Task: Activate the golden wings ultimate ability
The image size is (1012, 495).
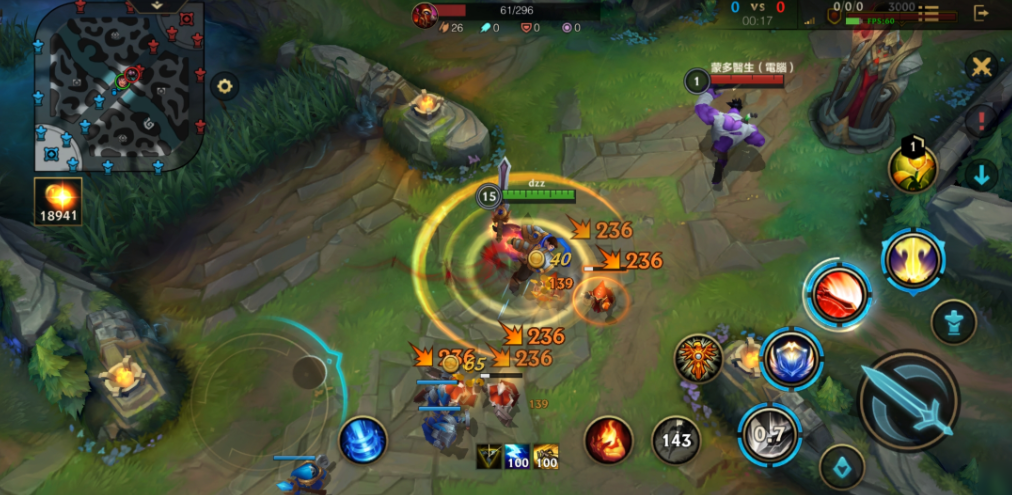Action: click(x=913, y=259)
